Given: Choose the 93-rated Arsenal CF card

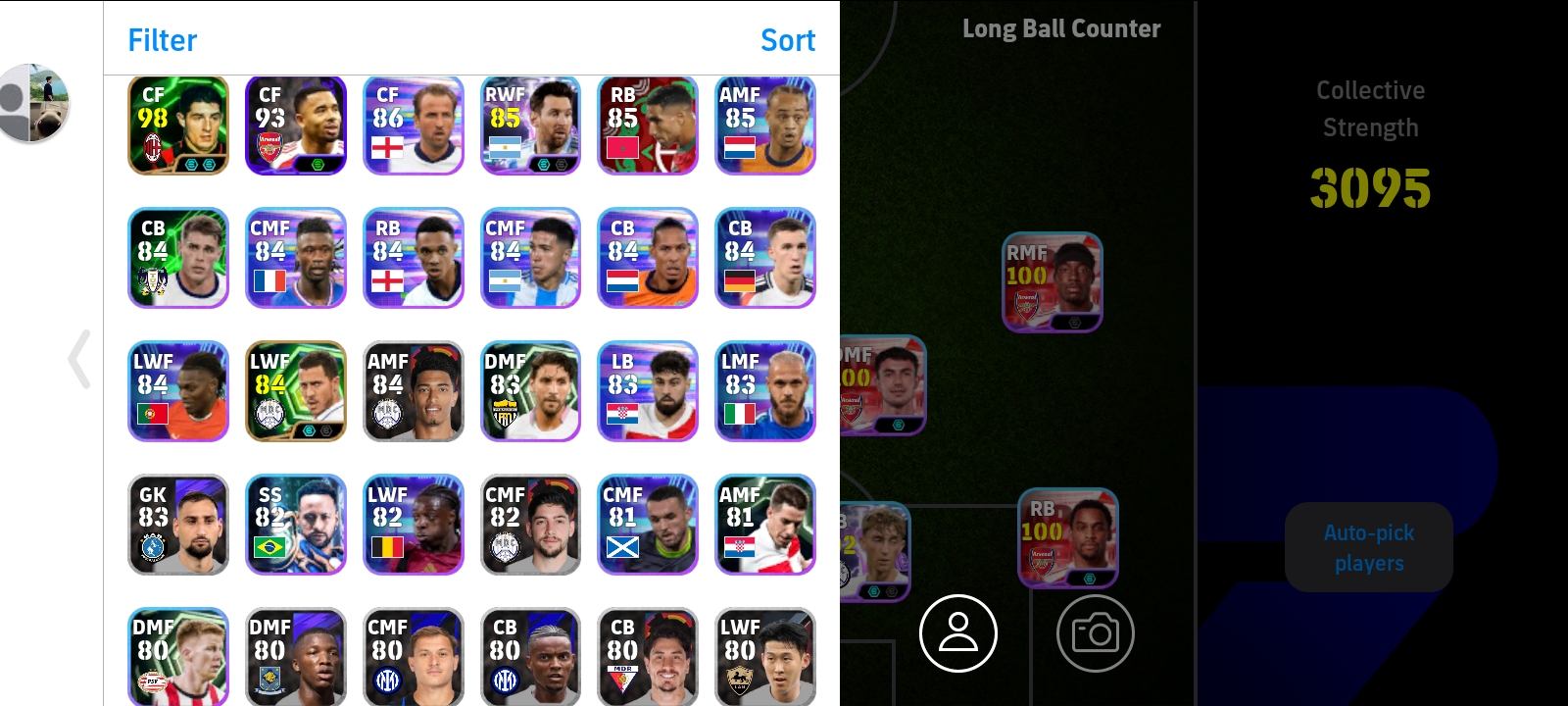Looking at the screenshot, I should 296,126.
